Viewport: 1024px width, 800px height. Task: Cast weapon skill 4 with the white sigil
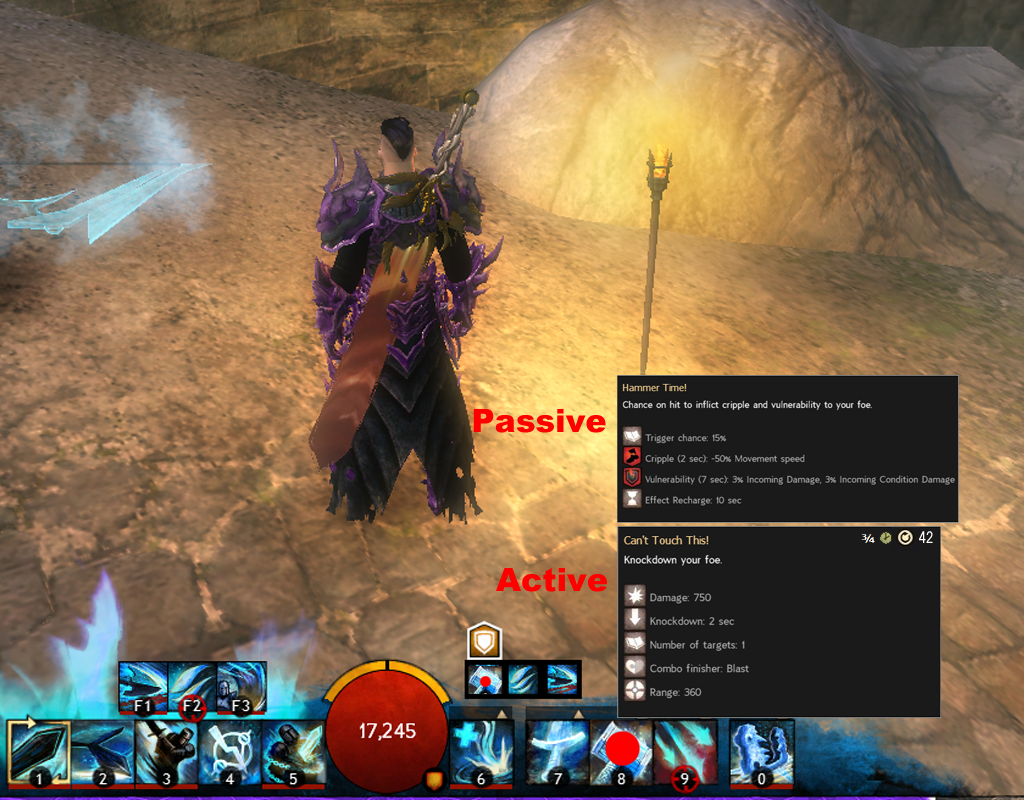229,752
